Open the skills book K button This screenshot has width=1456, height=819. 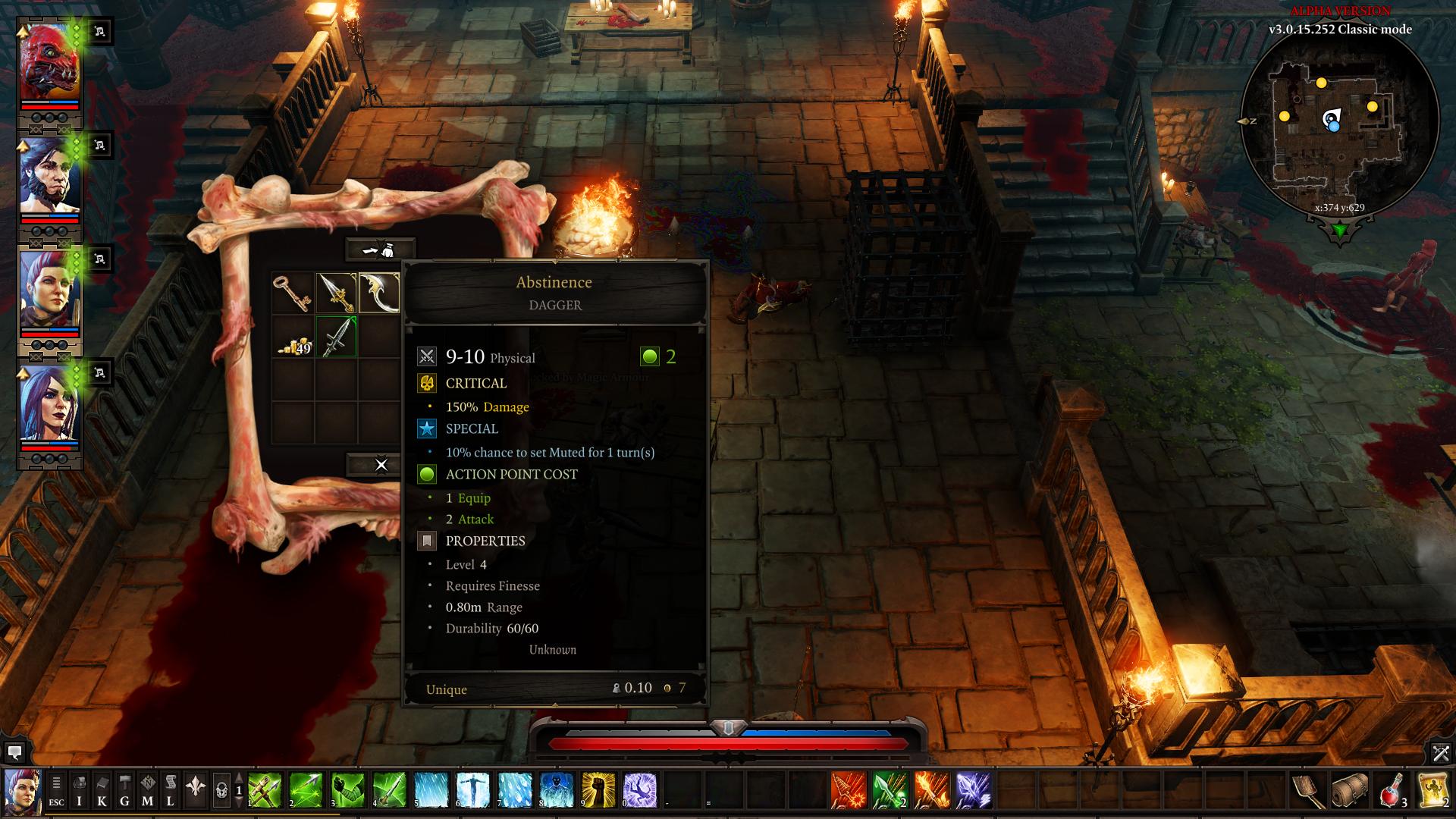pos(102,791)
